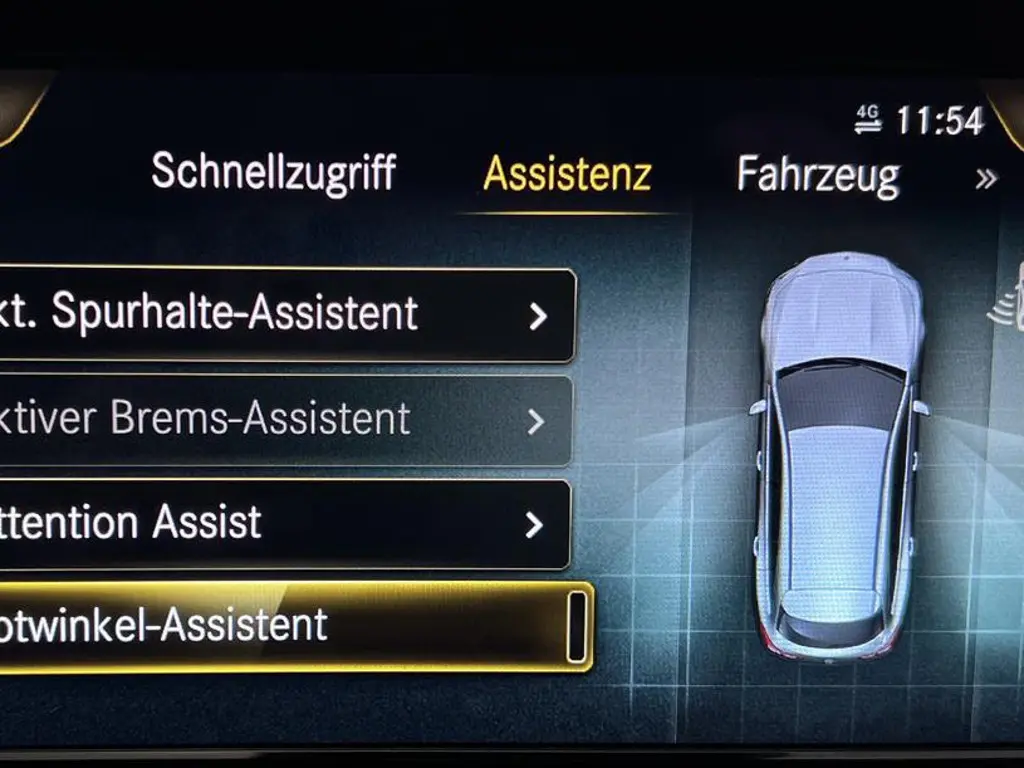
Task: Show more tabs with the double arrow
Action: point(986,179)
